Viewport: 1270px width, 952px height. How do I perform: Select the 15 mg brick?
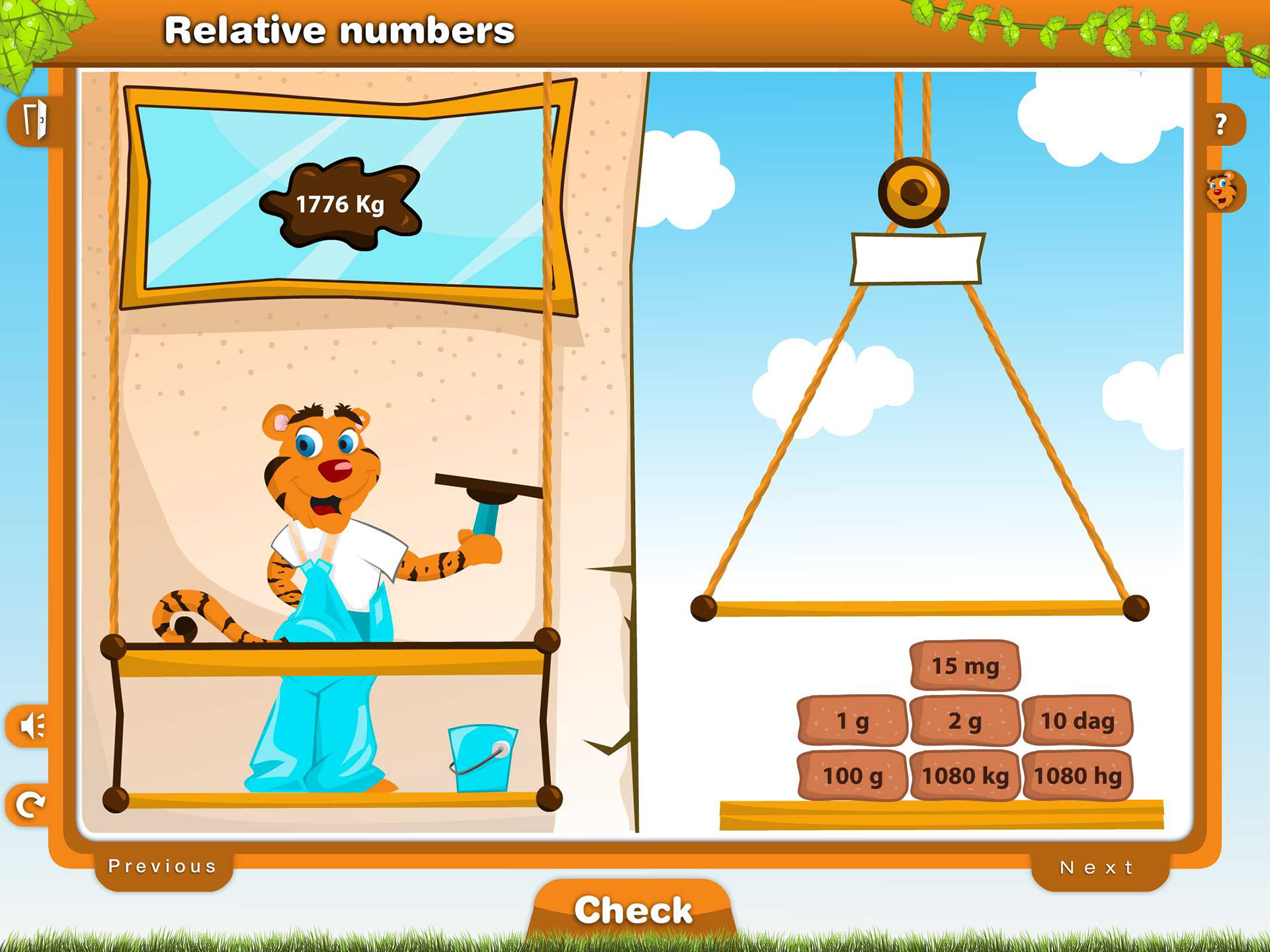(965, 666)
